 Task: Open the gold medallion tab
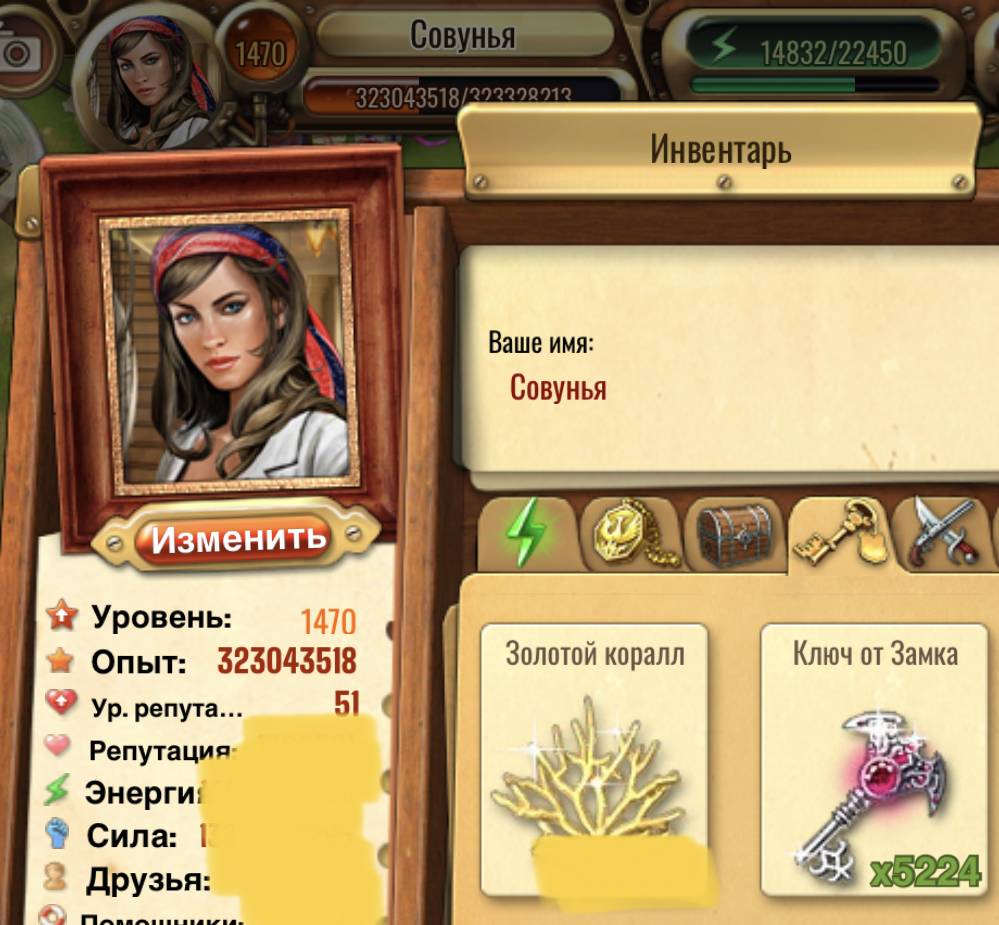tap(629, 534)
